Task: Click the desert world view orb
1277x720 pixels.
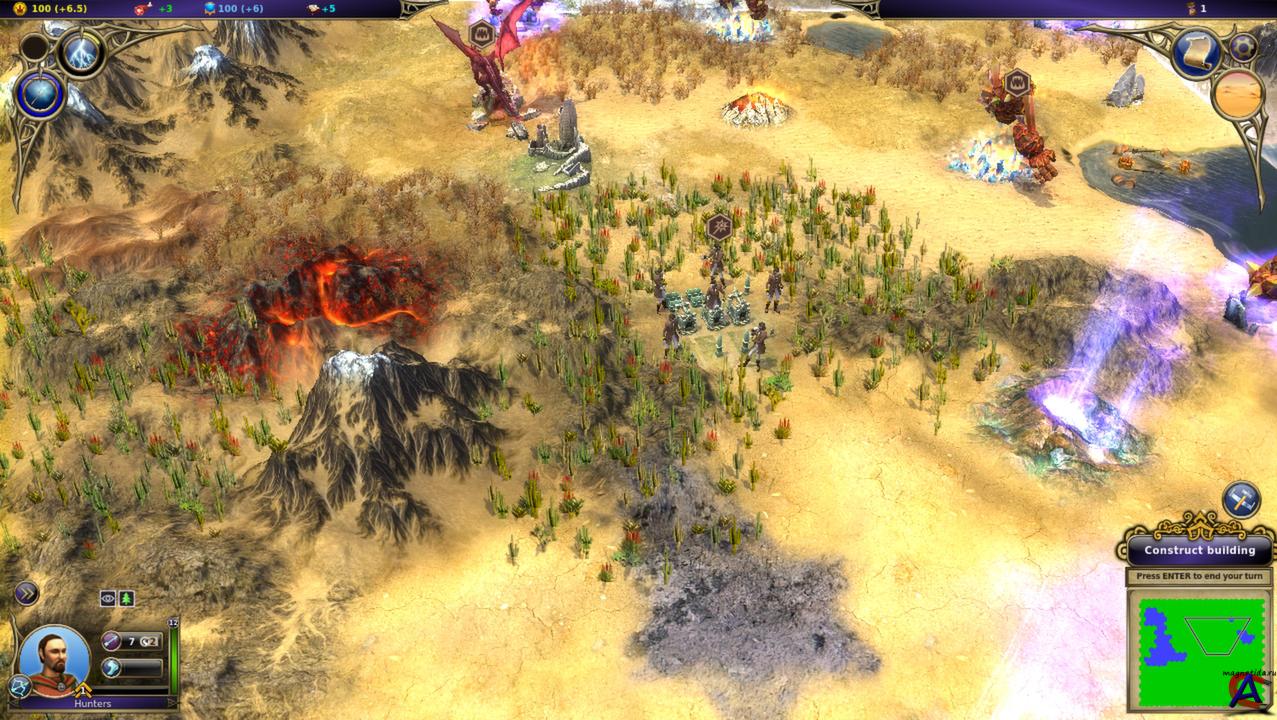Action: point(1238,96)
